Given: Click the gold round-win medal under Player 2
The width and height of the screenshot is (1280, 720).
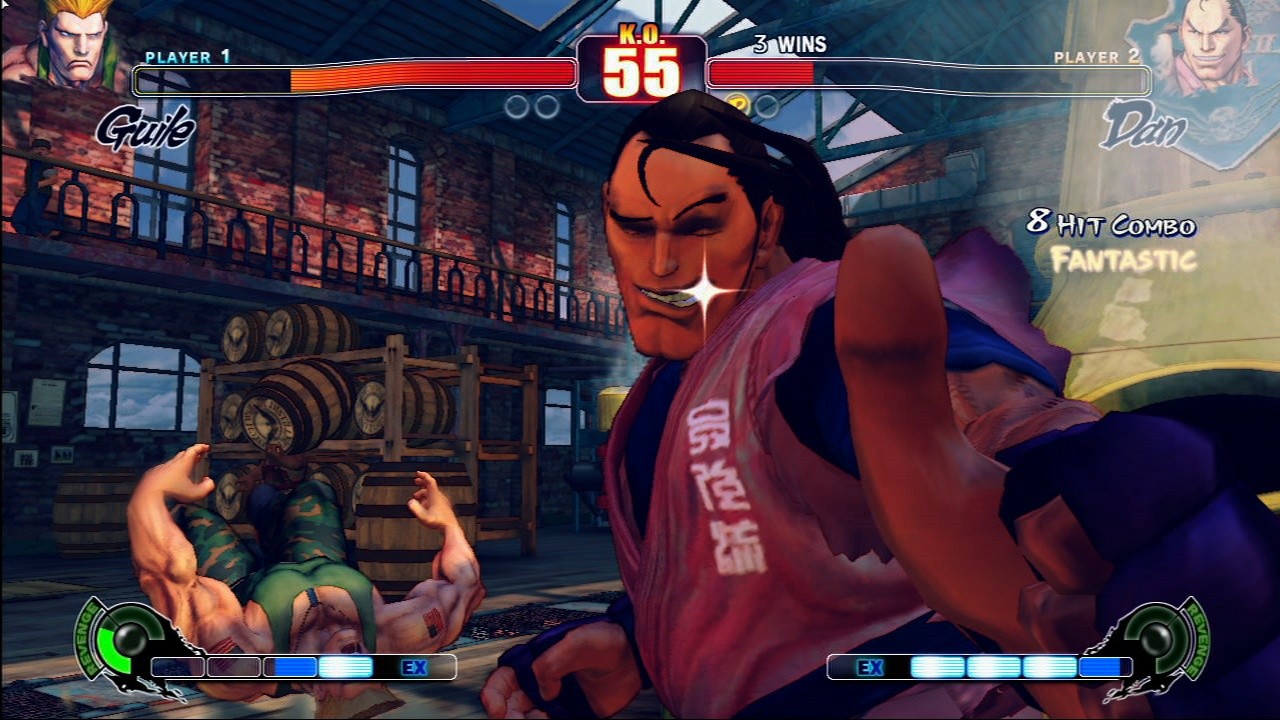Looking at the screenshot, I should (741, 104).
